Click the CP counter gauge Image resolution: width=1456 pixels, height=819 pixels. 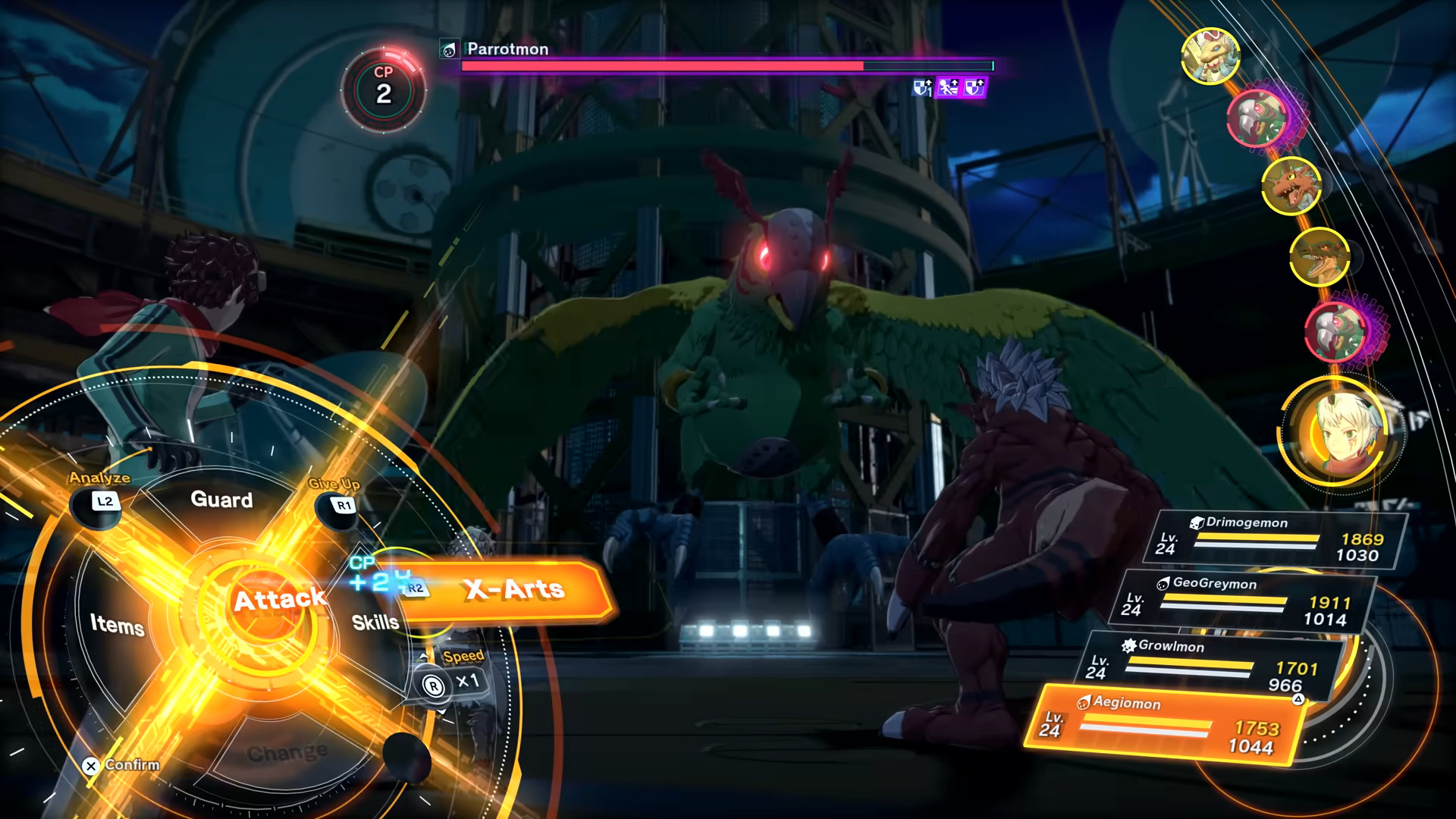coord(384,89)
